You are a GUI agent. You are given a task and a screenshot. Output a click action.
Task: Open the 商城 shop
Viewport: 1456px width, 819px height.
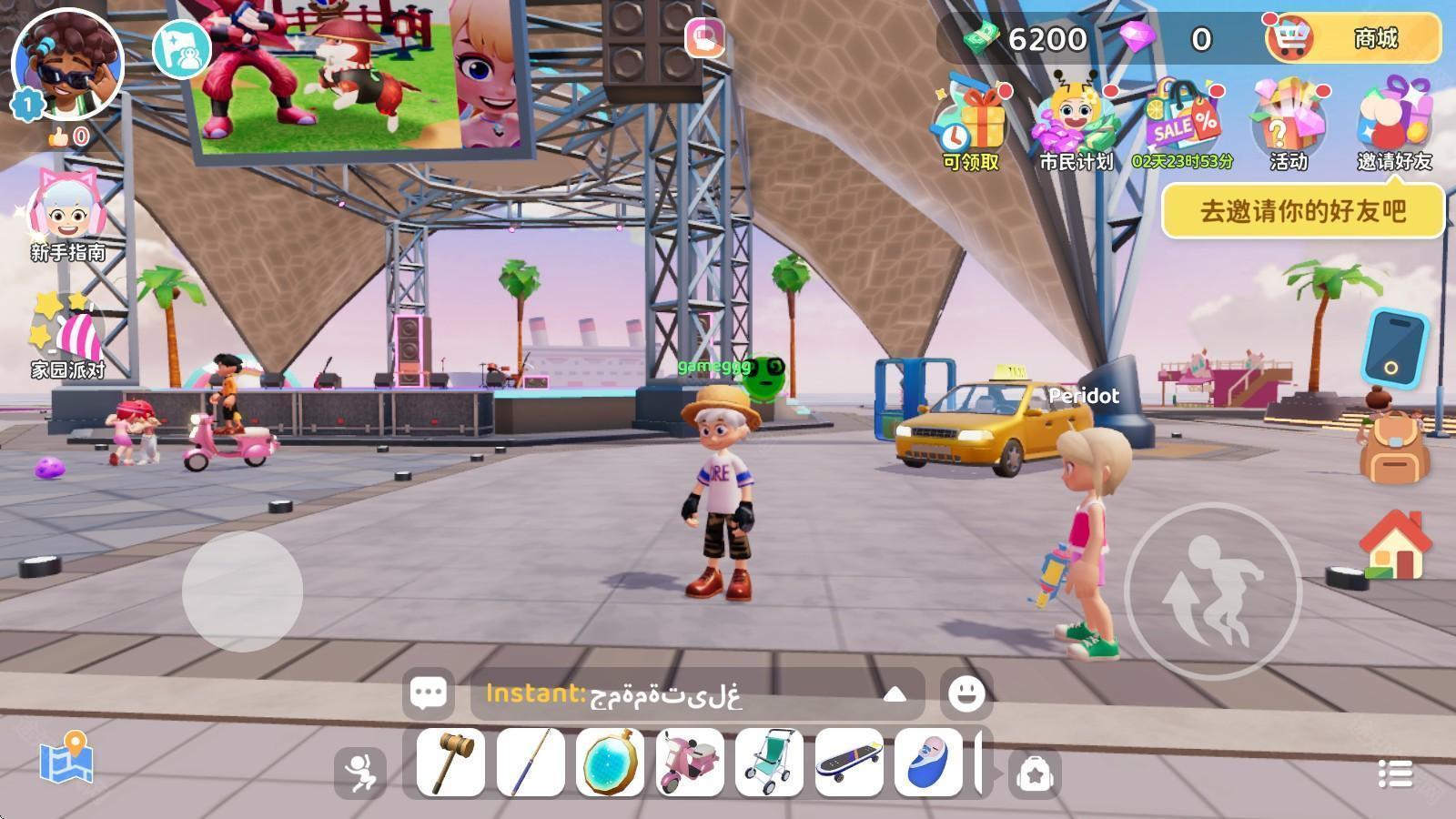tap(1353, 38)
